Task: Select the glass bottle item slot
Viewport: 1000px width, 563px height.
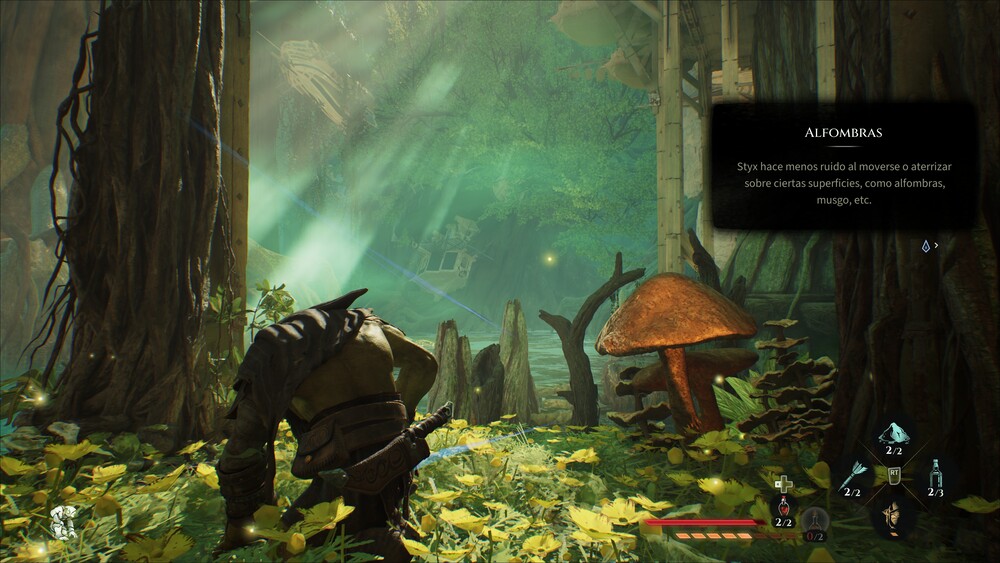Action: (934, 472)
